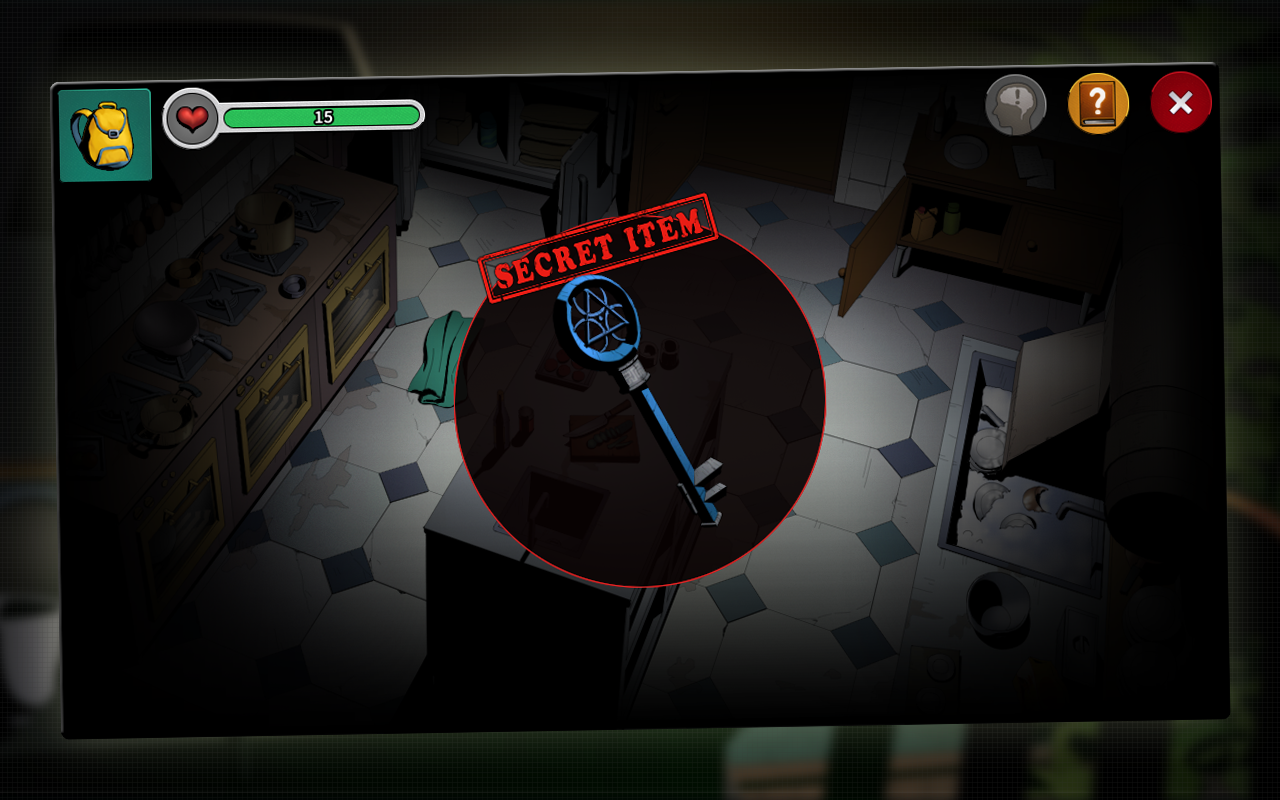1280x800 pixels.
Task: Click the grey head hint button
Action: (1015, 104)
